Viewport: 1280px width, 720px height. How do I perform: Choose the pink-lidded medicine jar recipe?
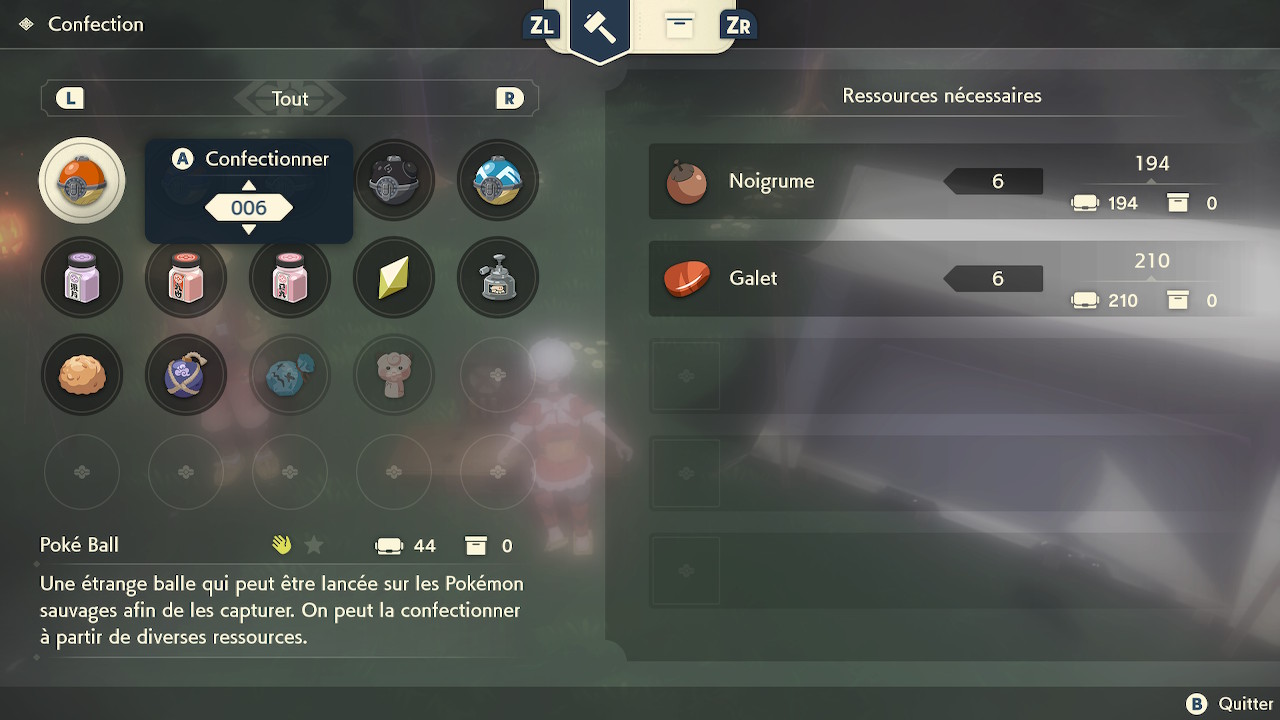point(290,278)
